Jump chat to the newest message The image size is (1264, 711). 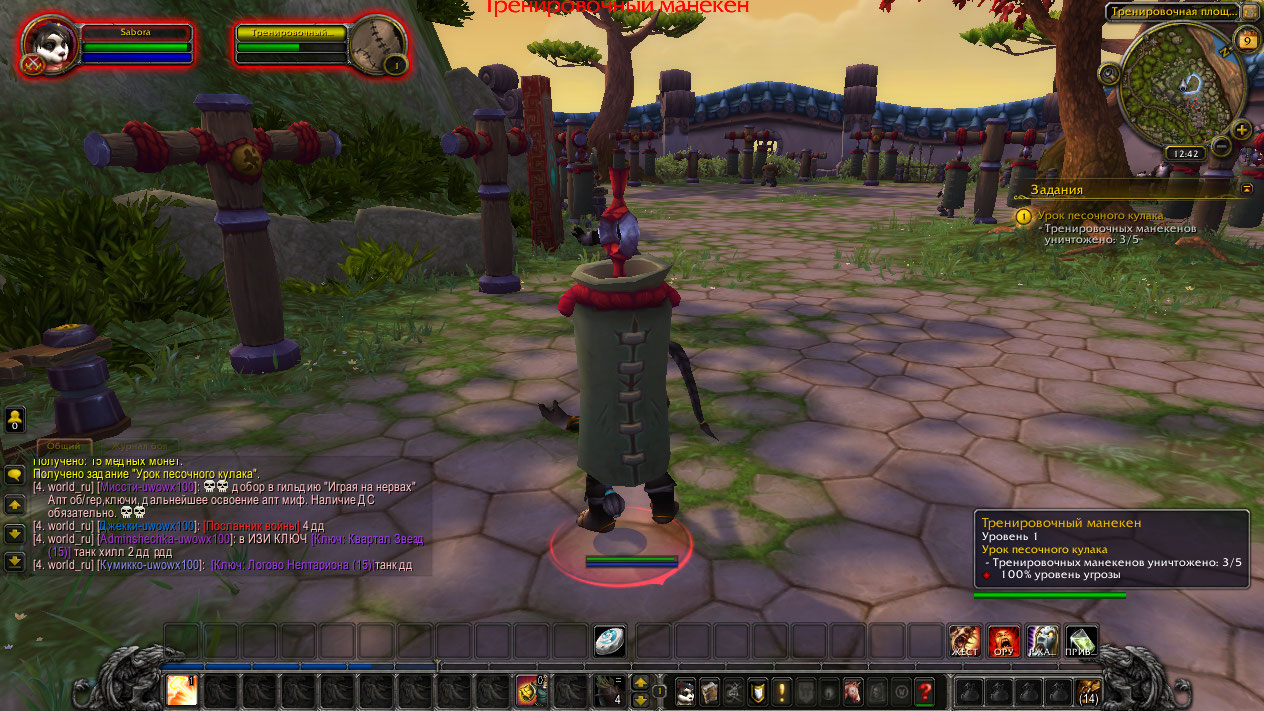(x=14, y=561)
